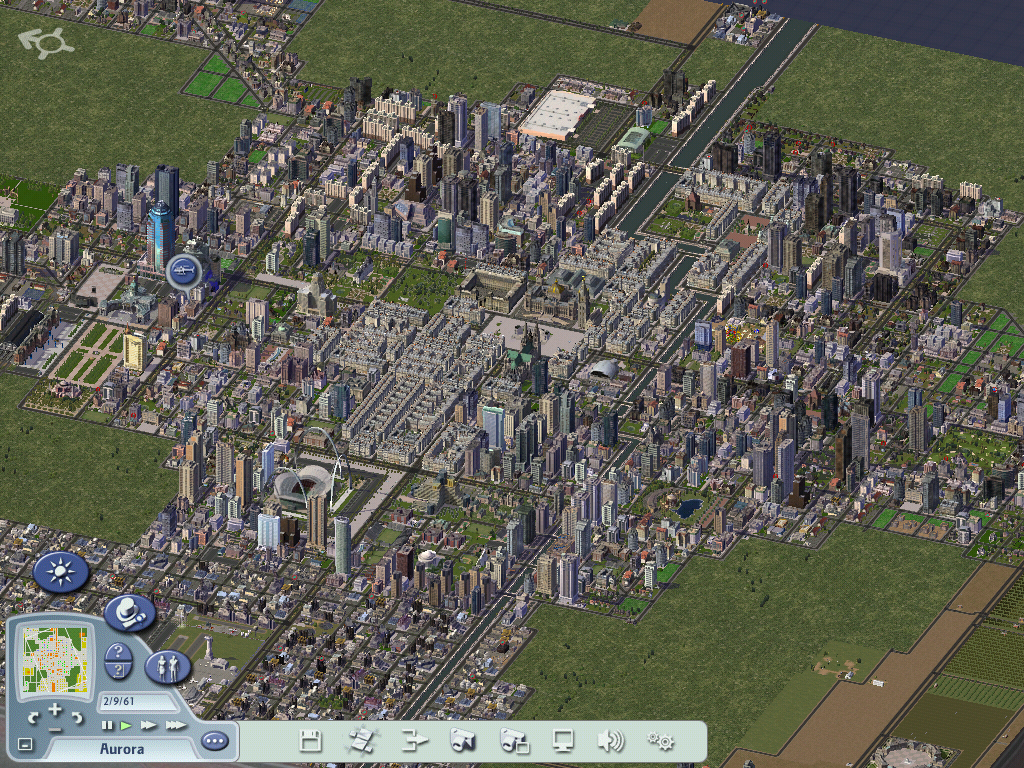Toggle the three-dots options button
The image size is (1024, 768).
[214, 741]
